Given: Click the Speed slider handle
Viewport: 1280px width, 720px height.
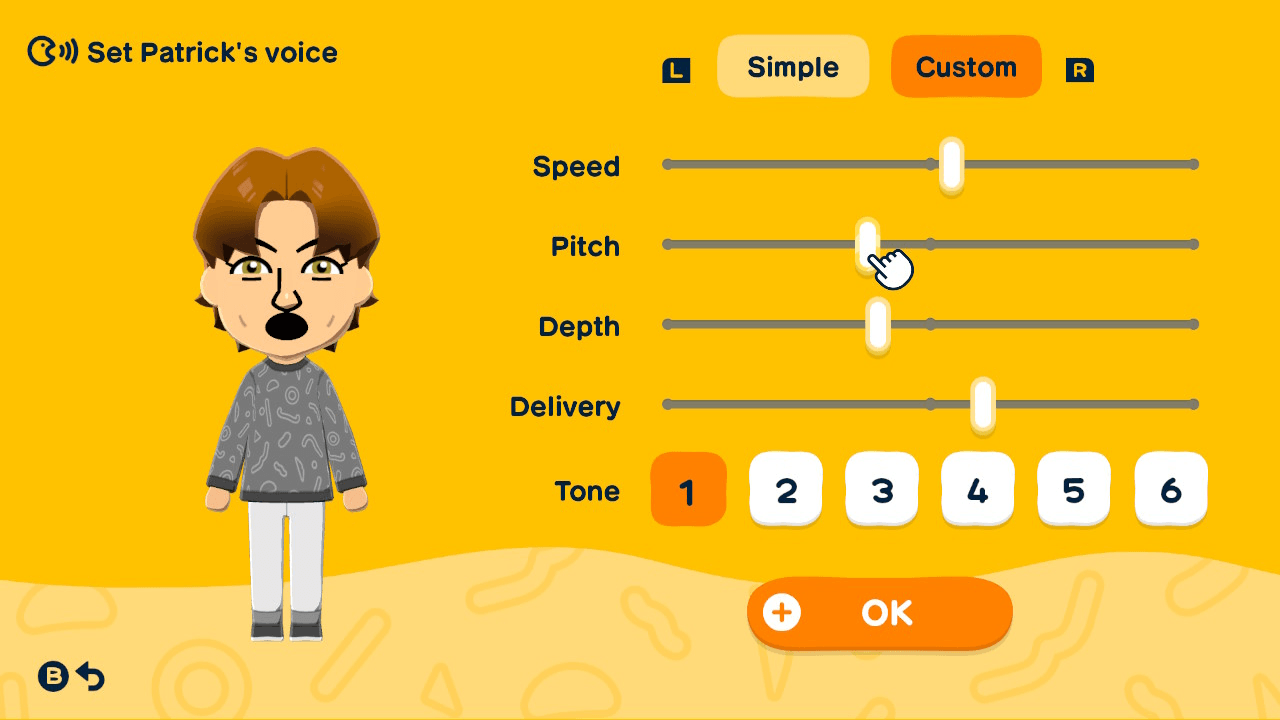Looking at the screenshot, I should click(949, 164).
